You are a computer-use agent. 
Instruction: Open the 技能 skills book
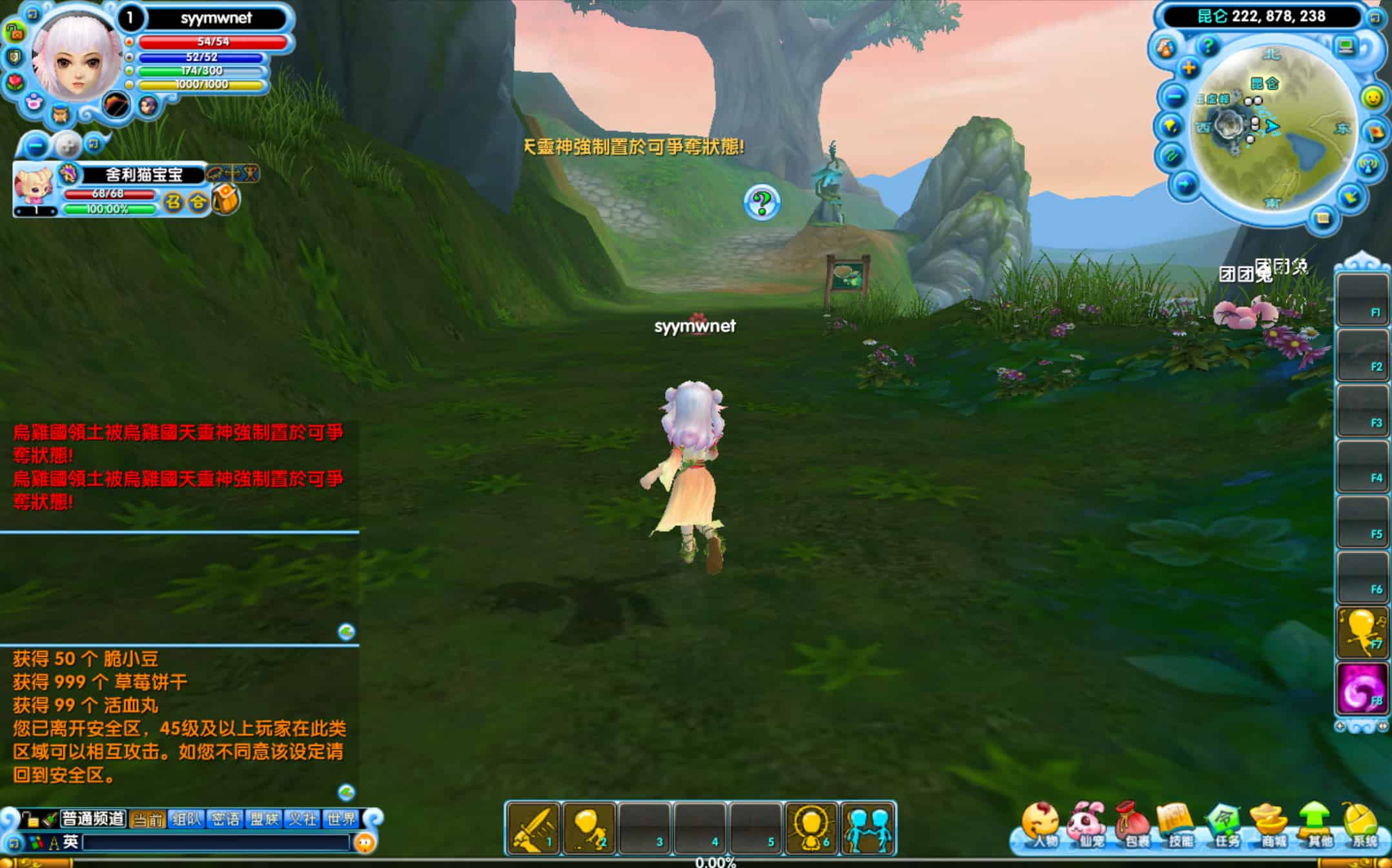[1178, 827]
